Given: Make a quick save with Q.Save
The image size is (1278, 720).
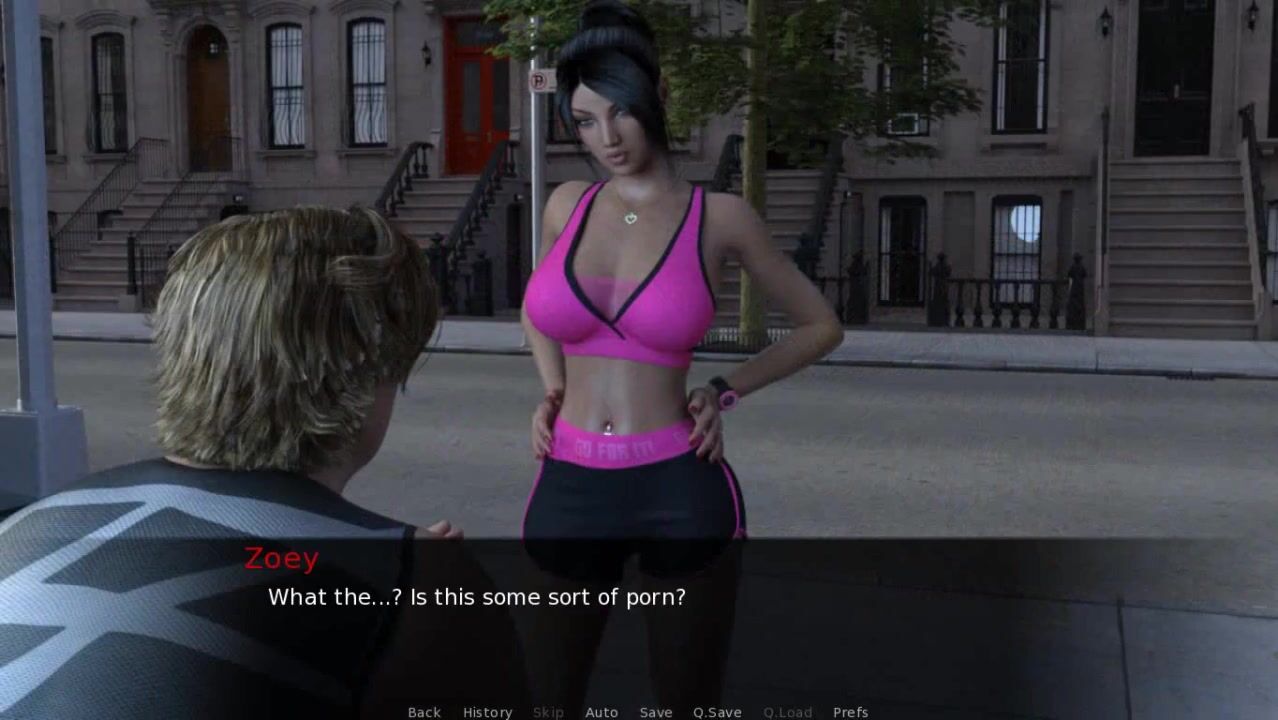Looking at the screenshot, I should pyautogui.click(x=717, y=712).
